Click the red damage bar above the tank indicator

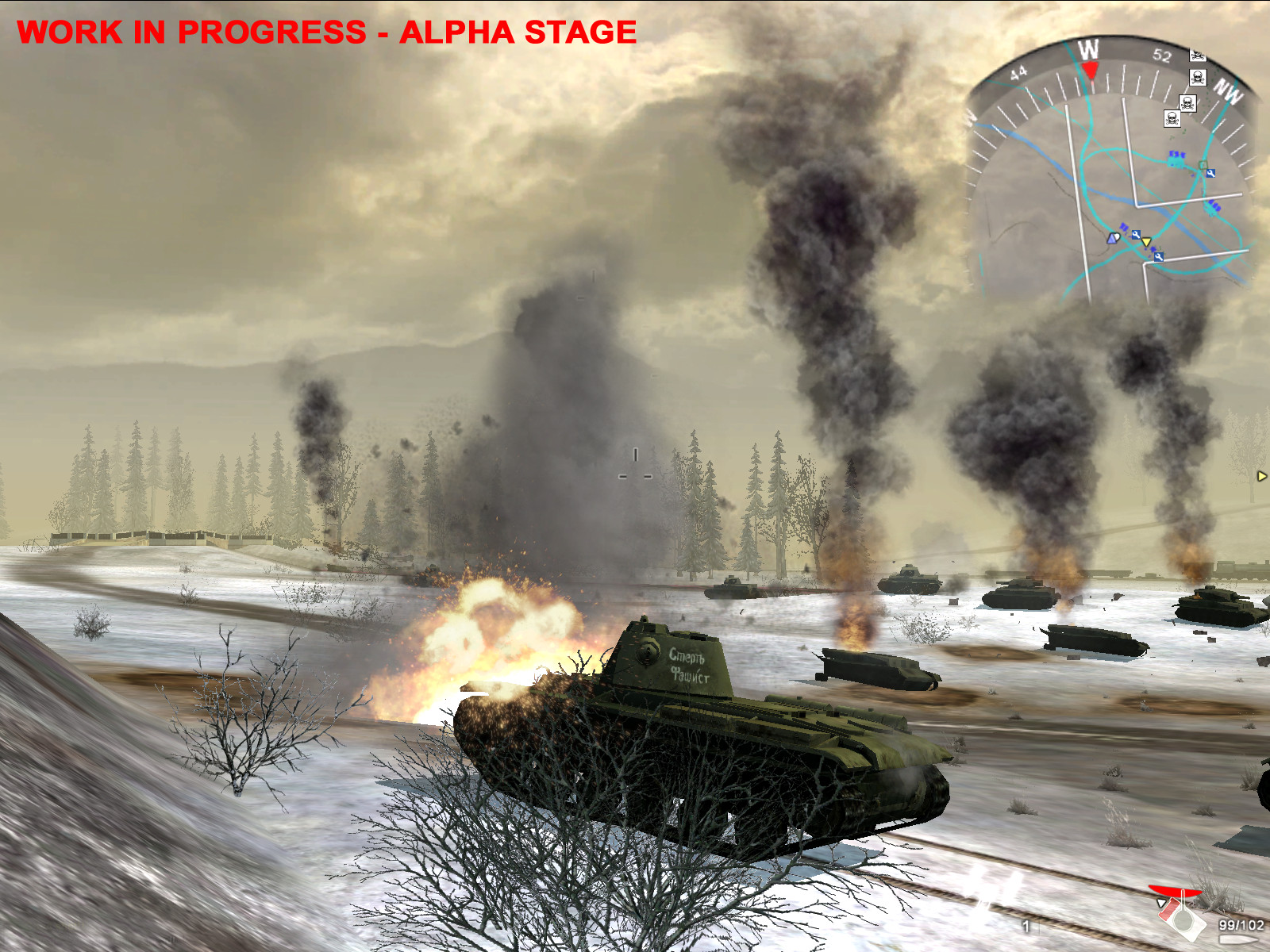(x=1176, y=890)
